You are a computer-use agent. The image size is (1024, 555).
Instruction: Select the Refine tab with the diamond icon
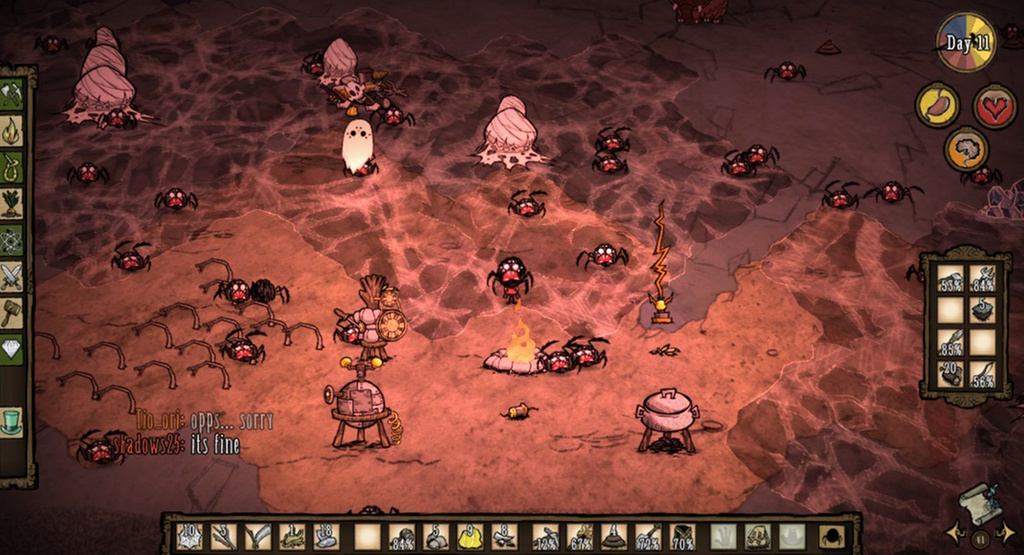(x=12, y=349)
